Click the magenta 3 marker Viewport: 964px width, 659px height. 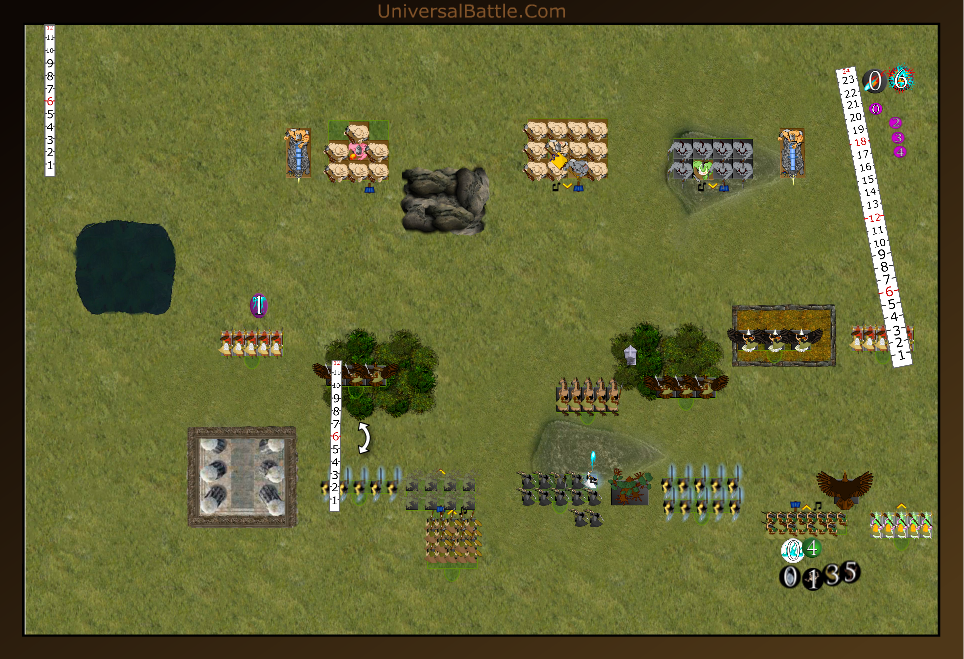(898, 138)
